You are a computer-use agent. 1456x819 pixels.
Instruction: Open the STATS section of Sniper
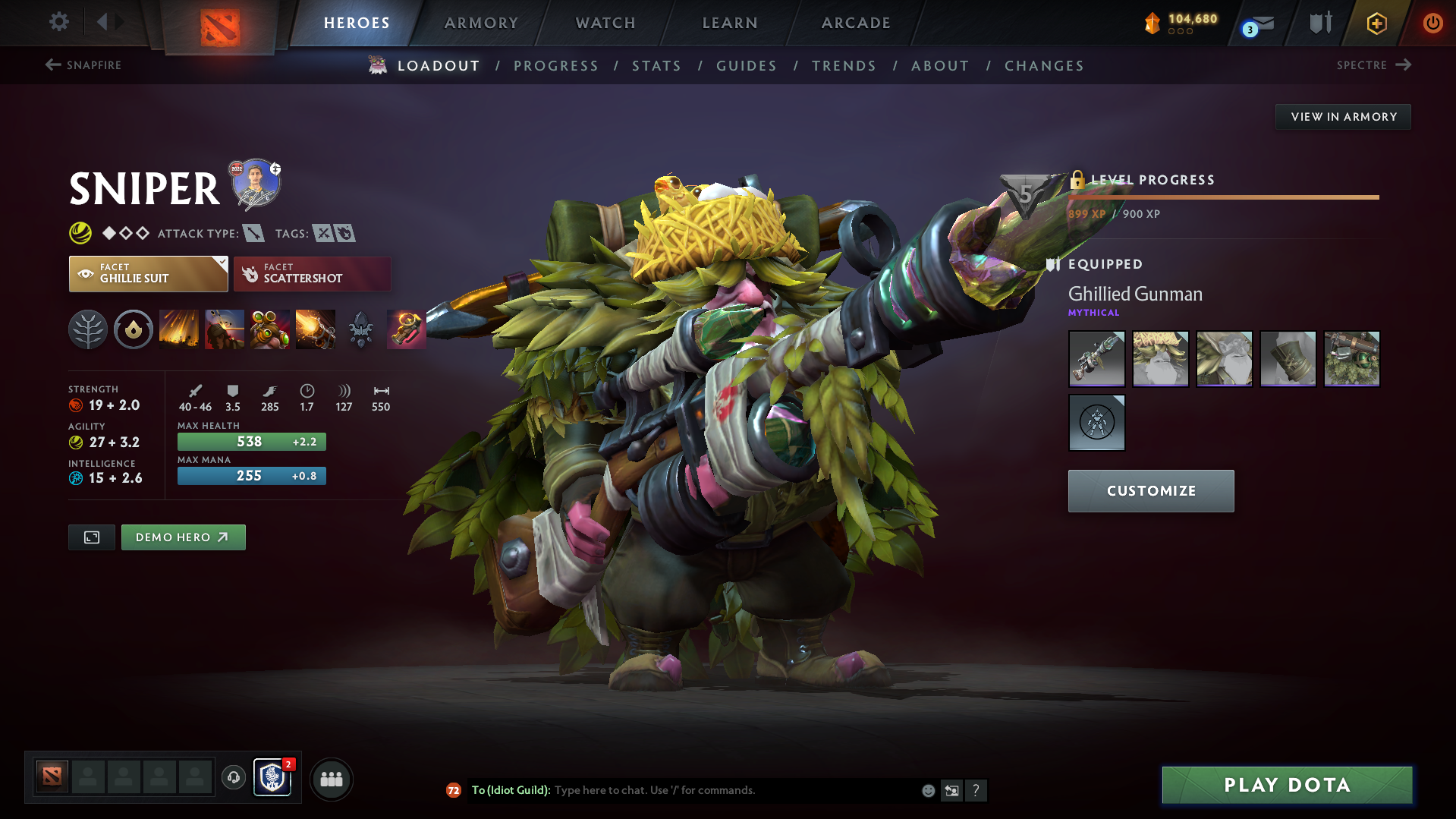(656, 65)
